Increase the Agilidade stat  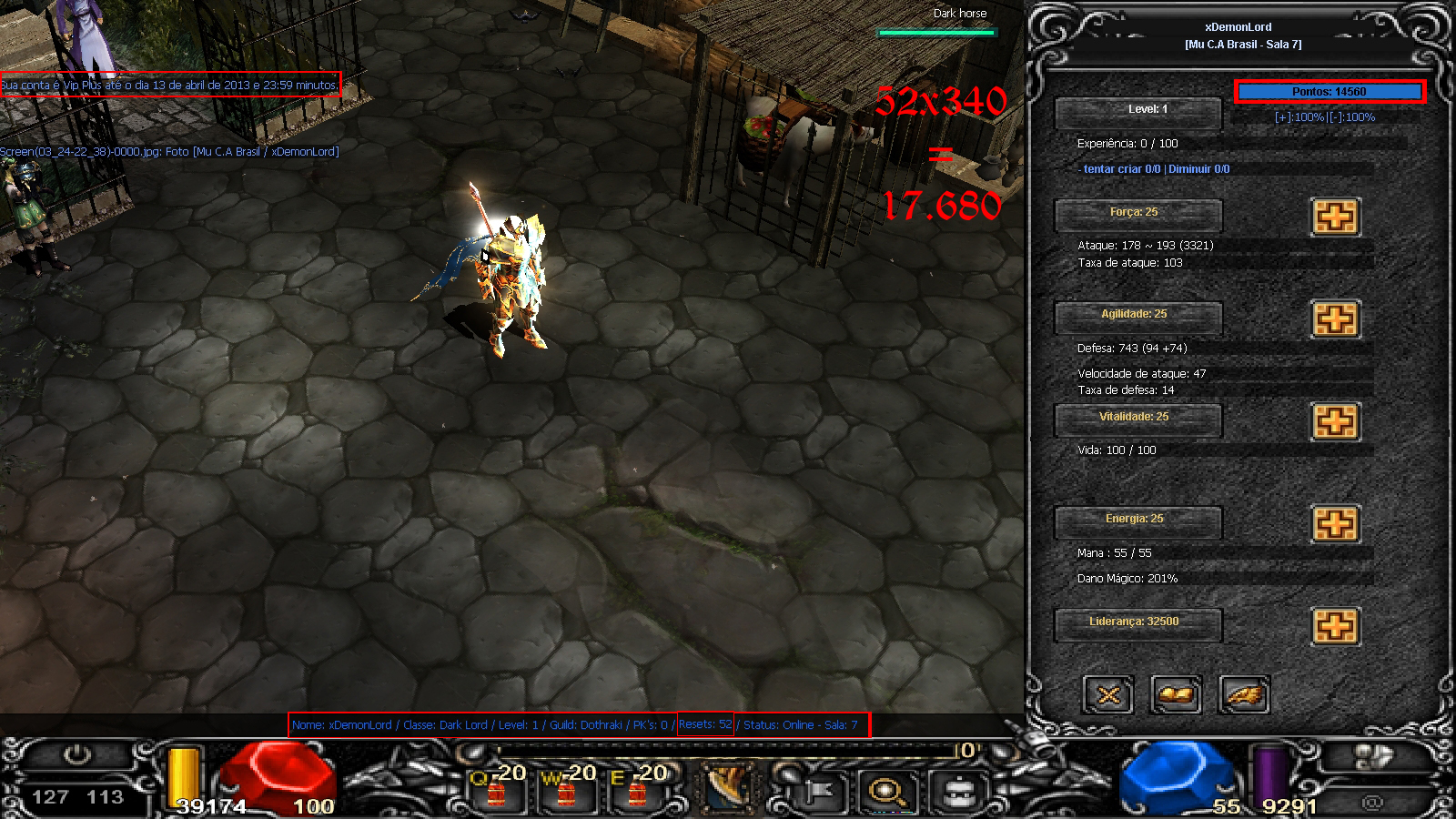(1335, 319)
